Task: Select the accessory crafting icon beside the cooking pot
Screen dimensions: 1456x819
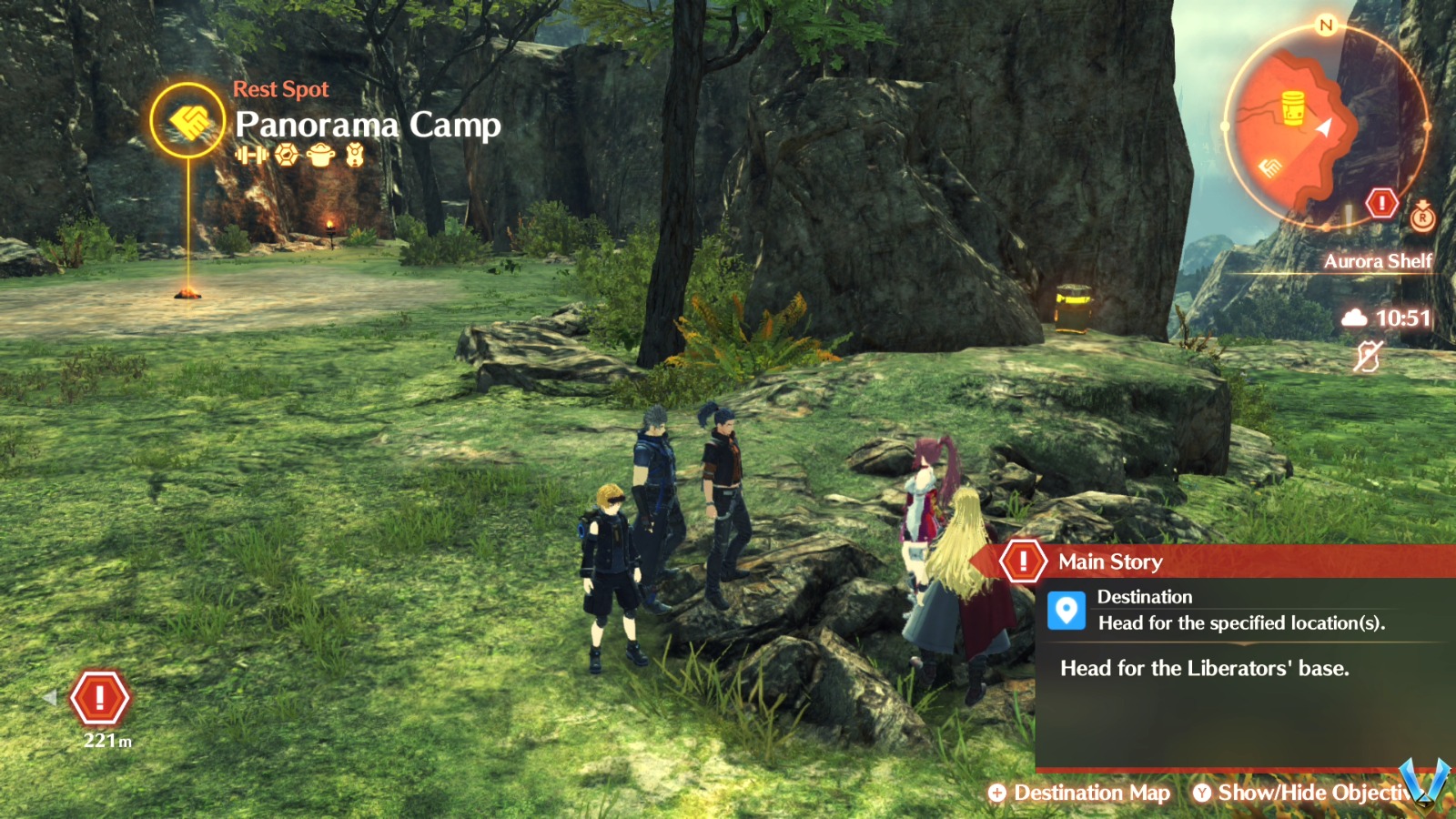Action: click(x=356, y=156)
